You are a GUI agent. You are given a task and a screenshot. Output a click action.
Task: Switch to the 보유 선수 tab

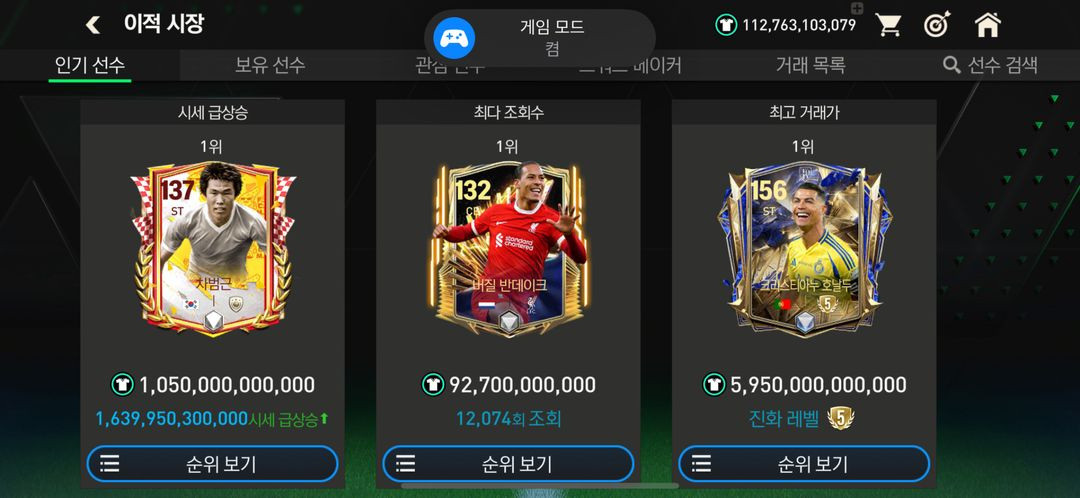270,65
